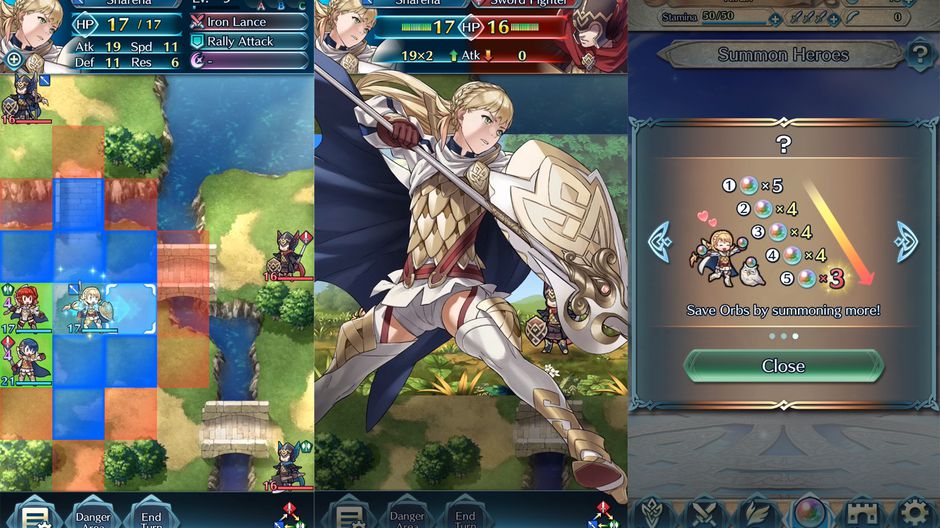Add stamina with the plus button

(775, 19)
